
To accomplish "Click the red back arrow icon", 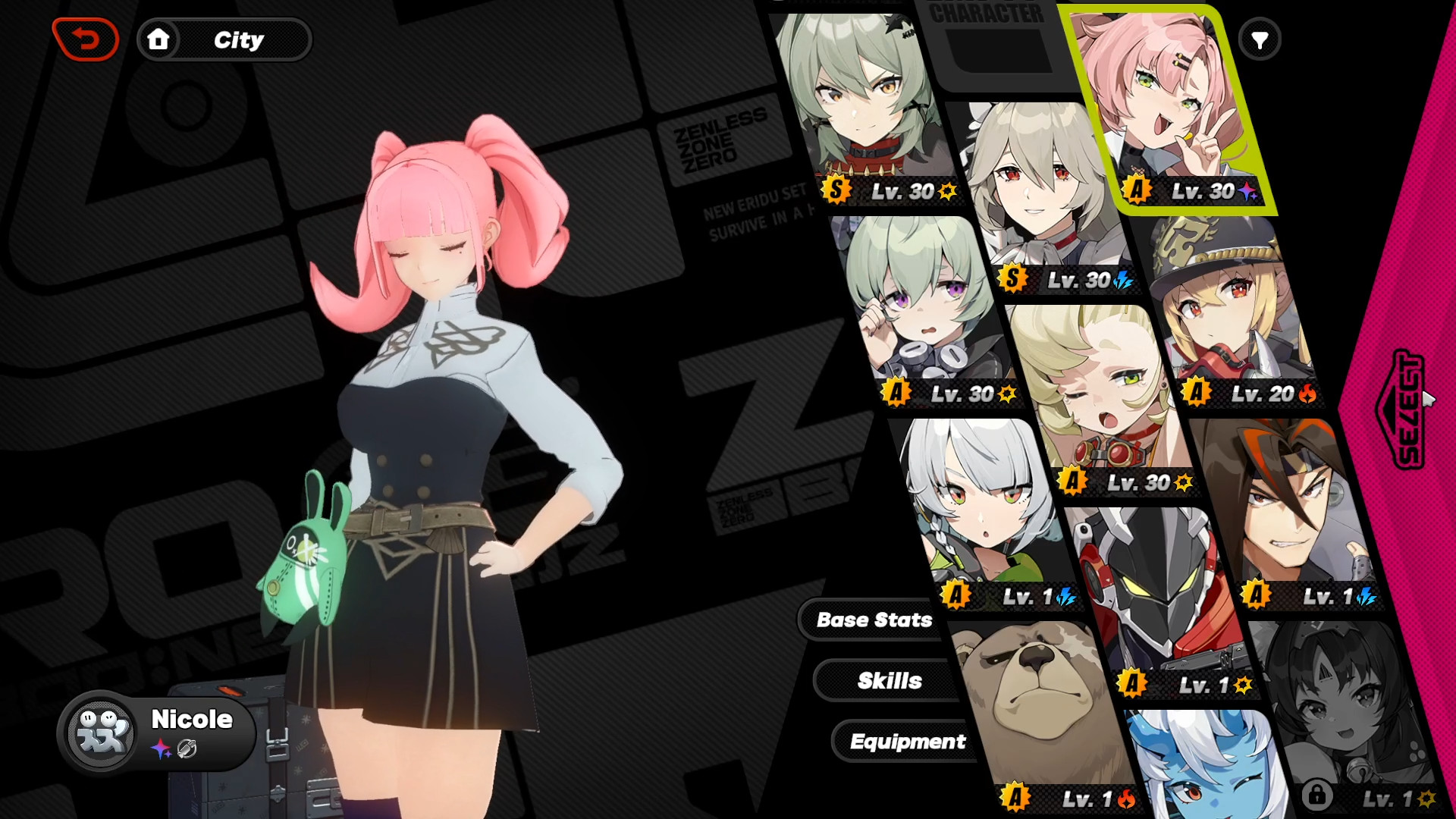I will pyautogui.click(x=86, y=39).
